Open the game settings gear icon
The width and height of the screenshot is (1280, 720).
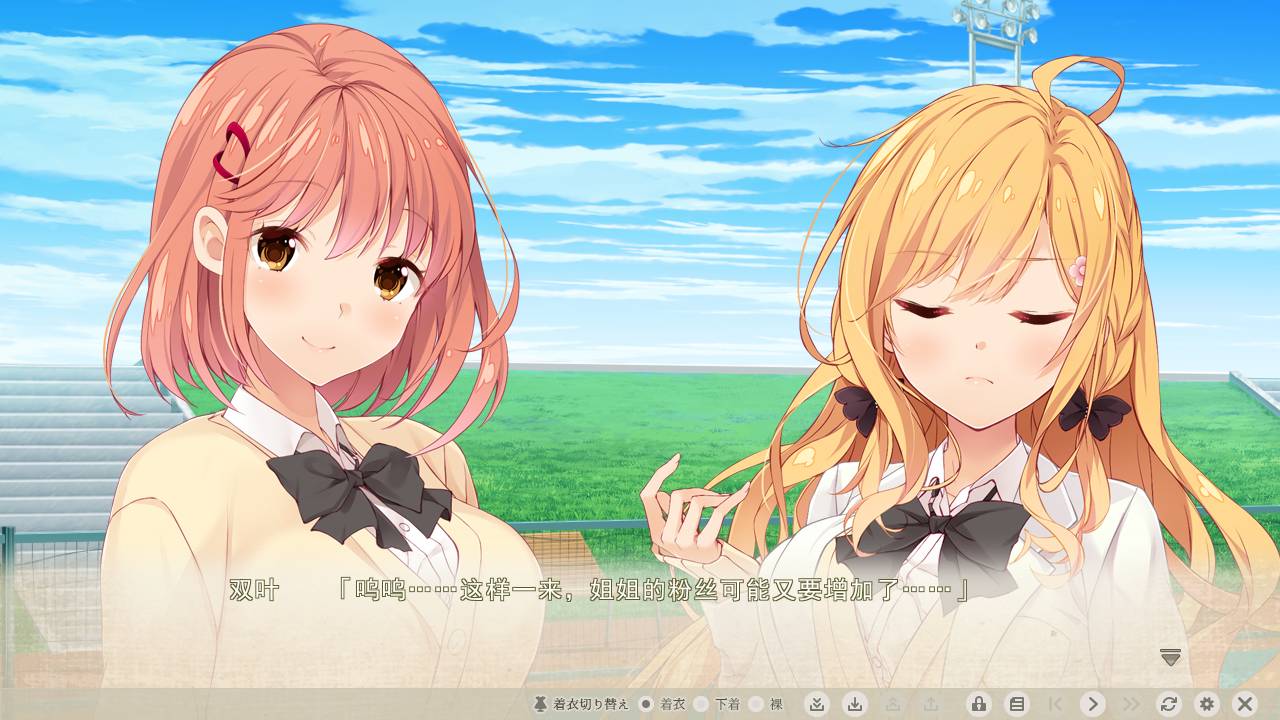point(1207,703)
